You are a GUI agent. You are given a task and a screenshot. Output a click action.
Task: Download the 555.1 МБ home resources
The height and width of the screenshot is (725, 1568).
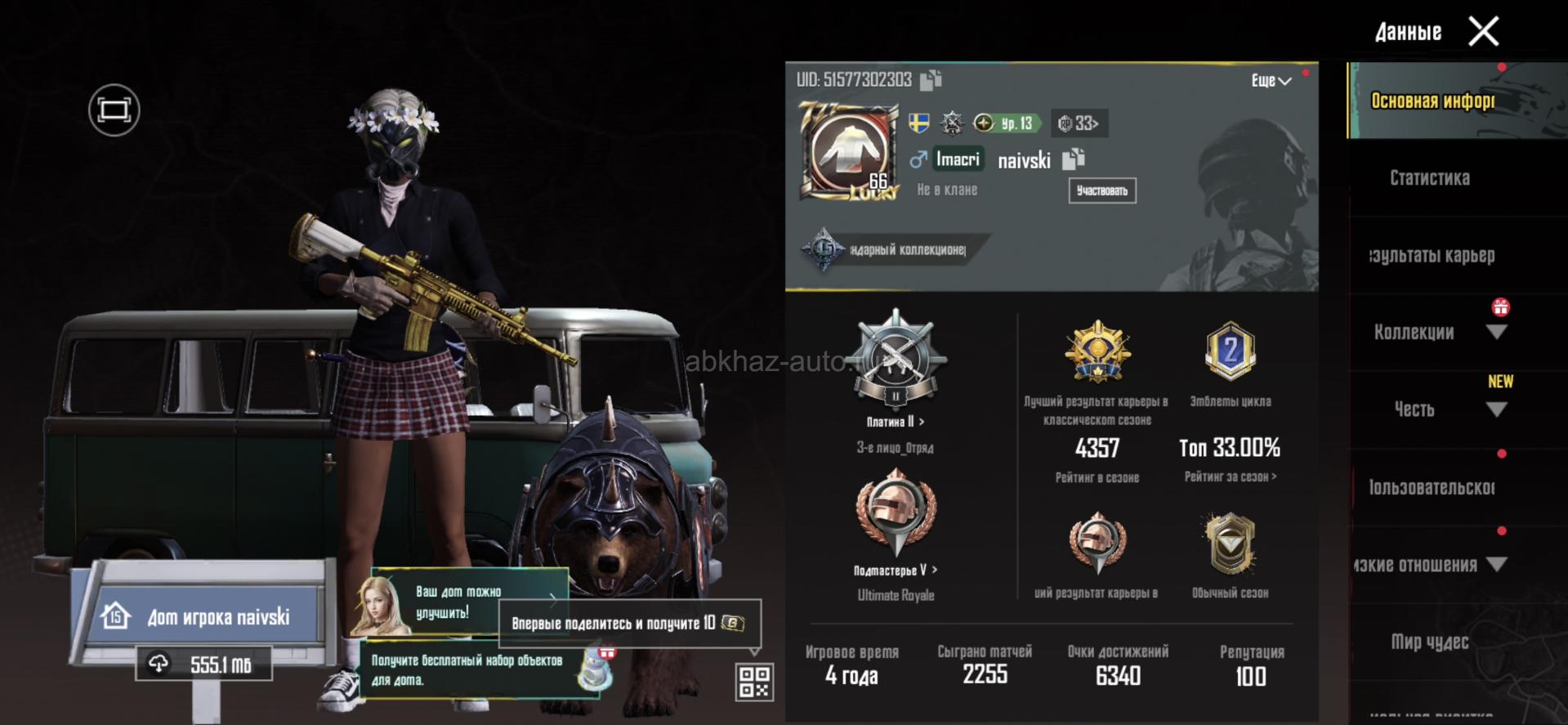coord(204,665)
